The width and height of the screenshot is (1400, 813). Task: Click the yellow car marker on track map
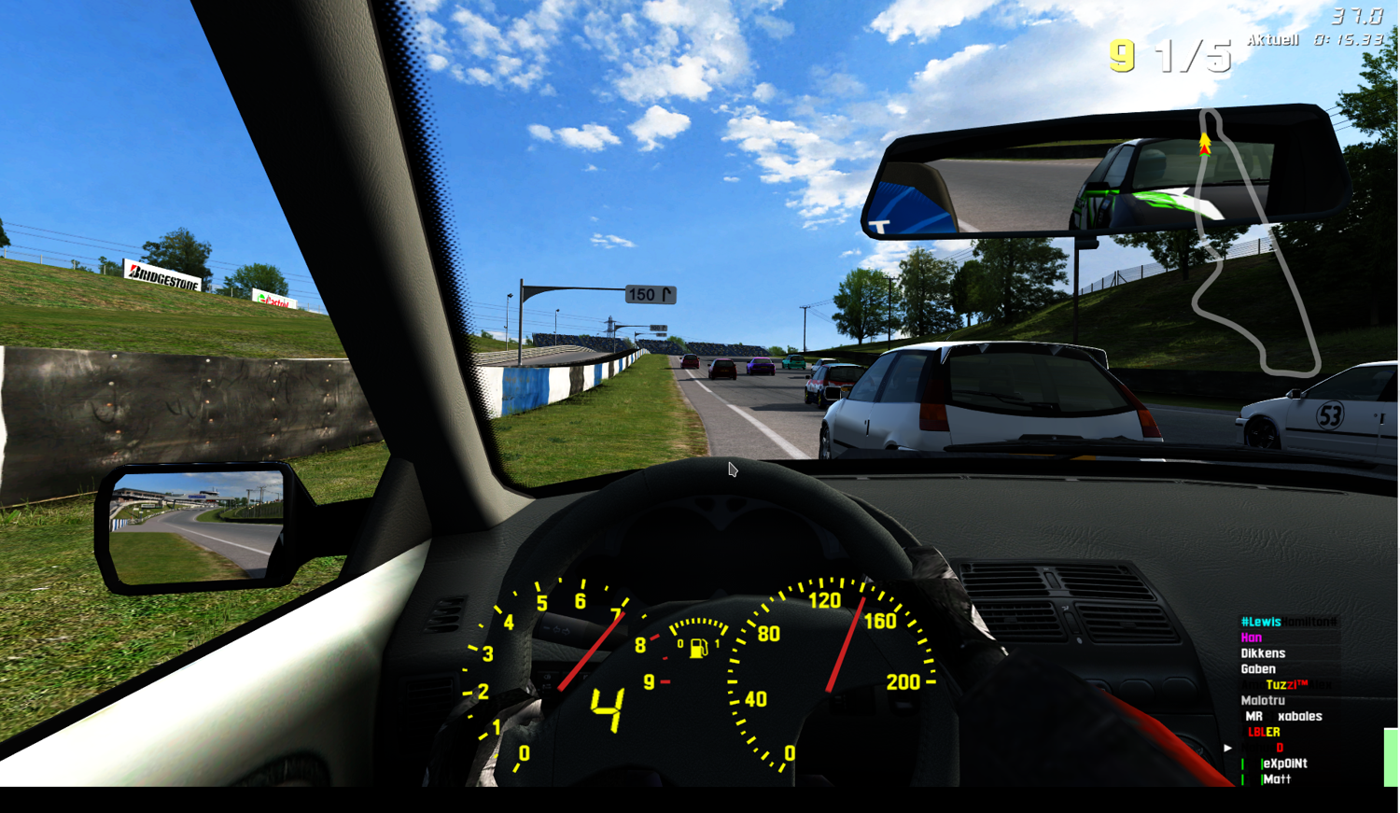click(1205, 145)
